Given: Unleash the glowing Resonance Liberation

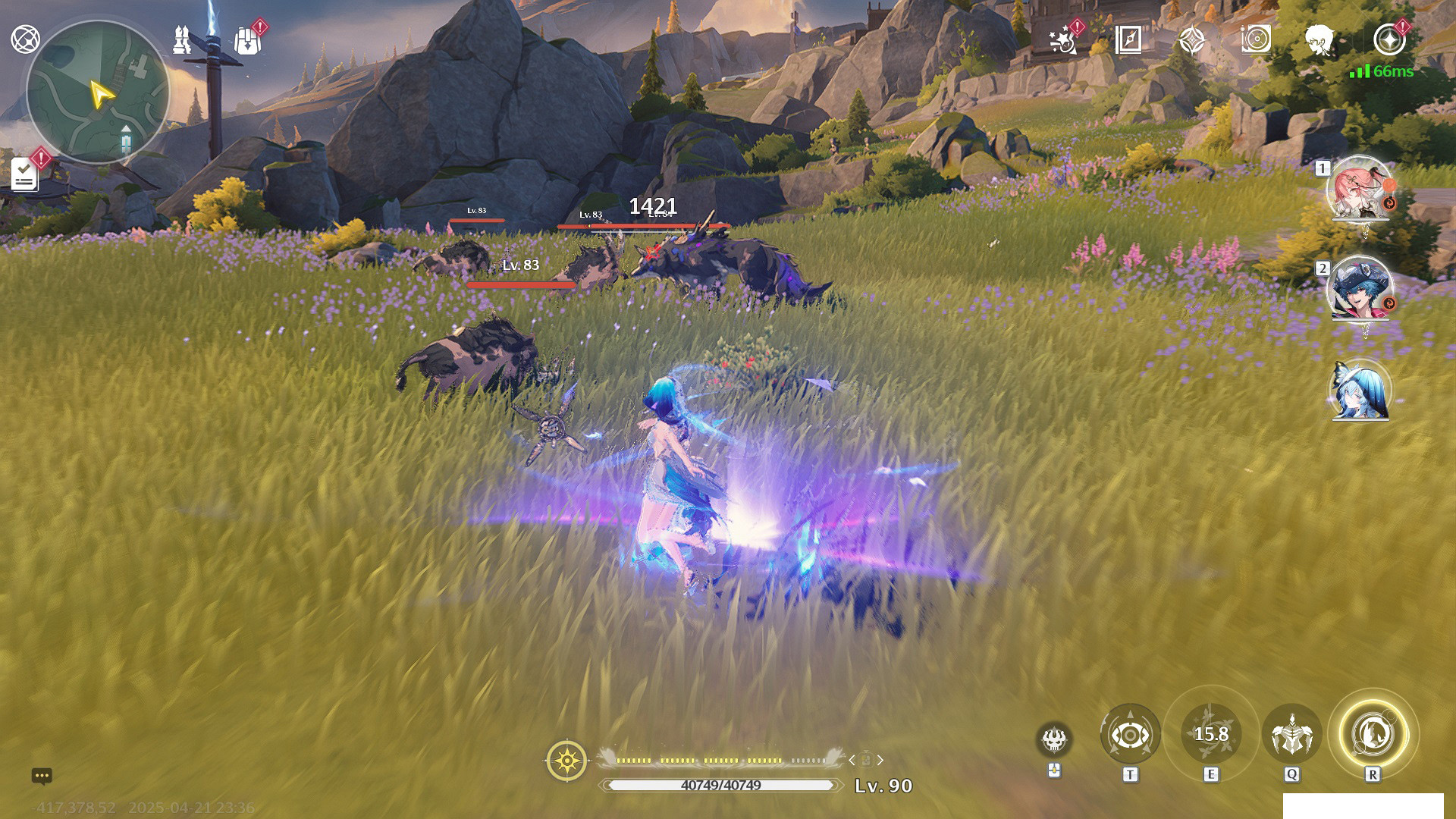Looking at the screenshot, I should pyautogui.click(x=1373, y=733).
